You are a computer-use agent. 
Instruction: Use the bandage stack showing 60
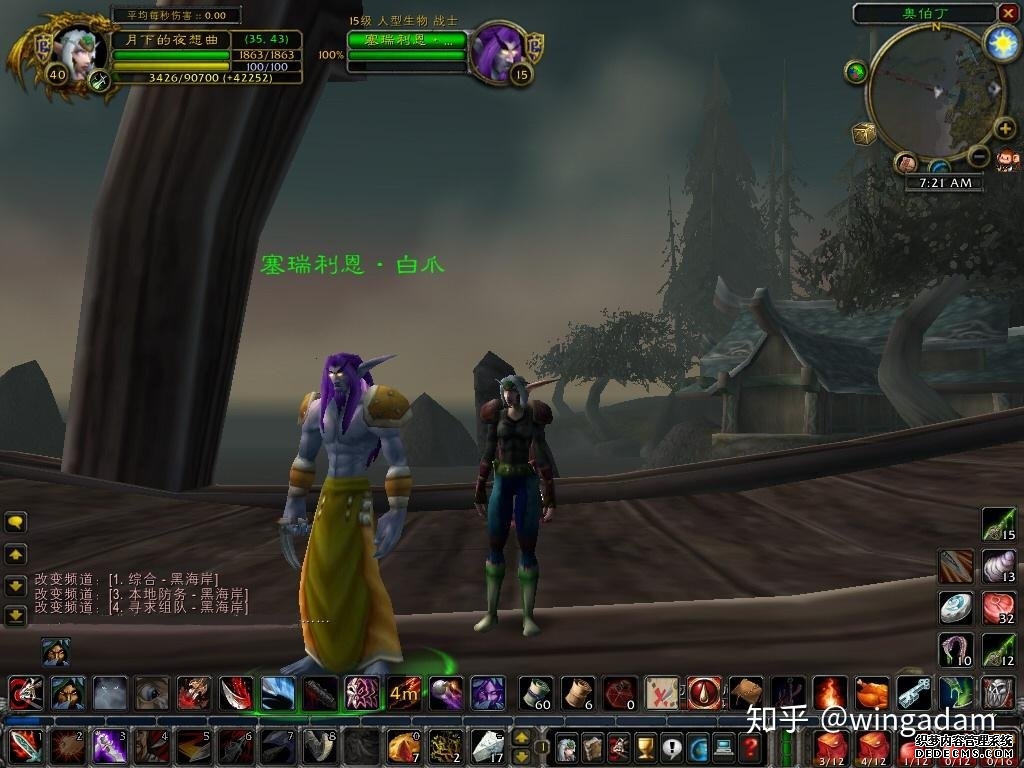[x=536, y=692]
